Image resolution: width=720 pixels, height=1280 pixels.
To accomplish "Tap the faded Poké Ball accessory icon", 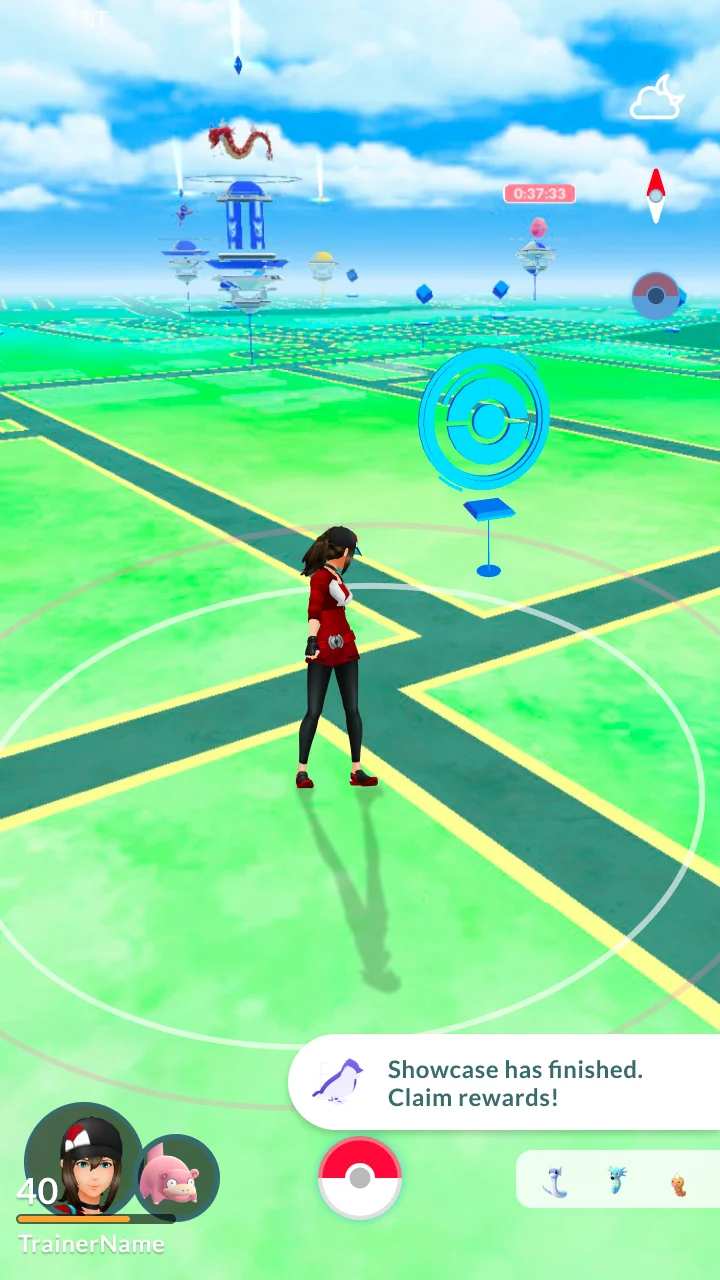I will click(x=656, y=296).
